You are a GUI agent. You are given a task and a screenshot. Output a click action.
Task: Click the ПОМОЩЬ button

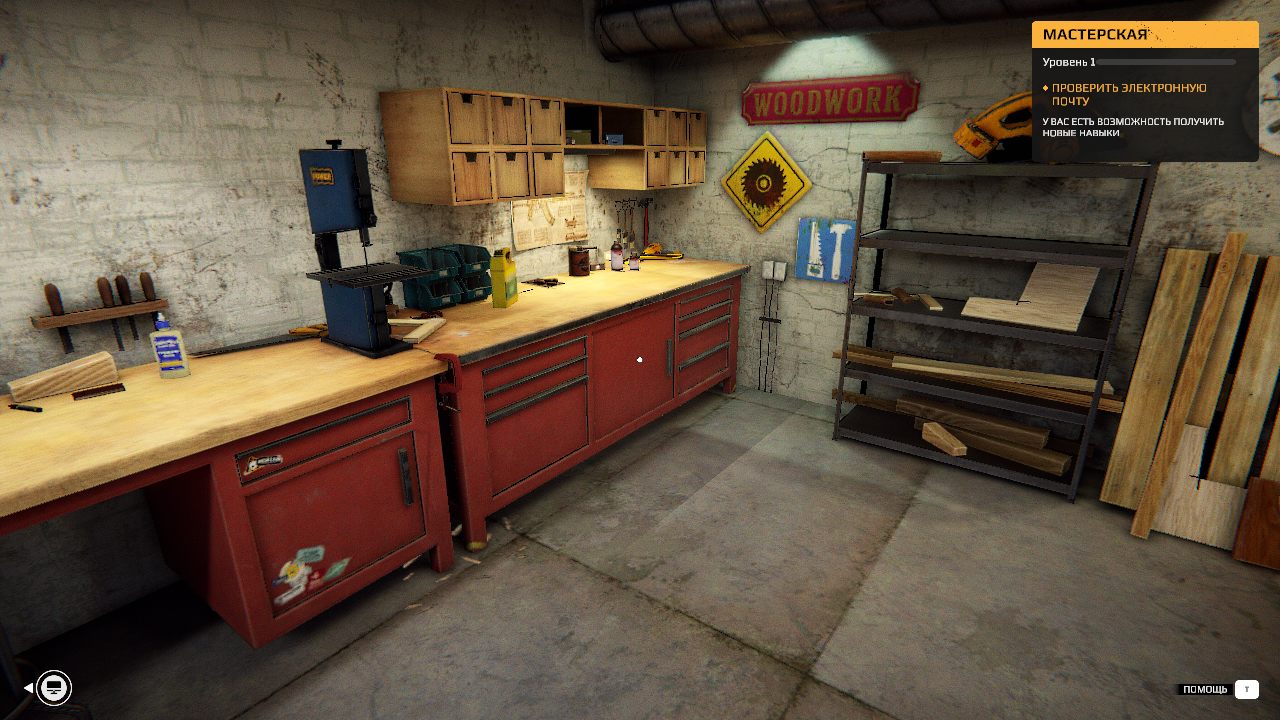coord(1205,688)
